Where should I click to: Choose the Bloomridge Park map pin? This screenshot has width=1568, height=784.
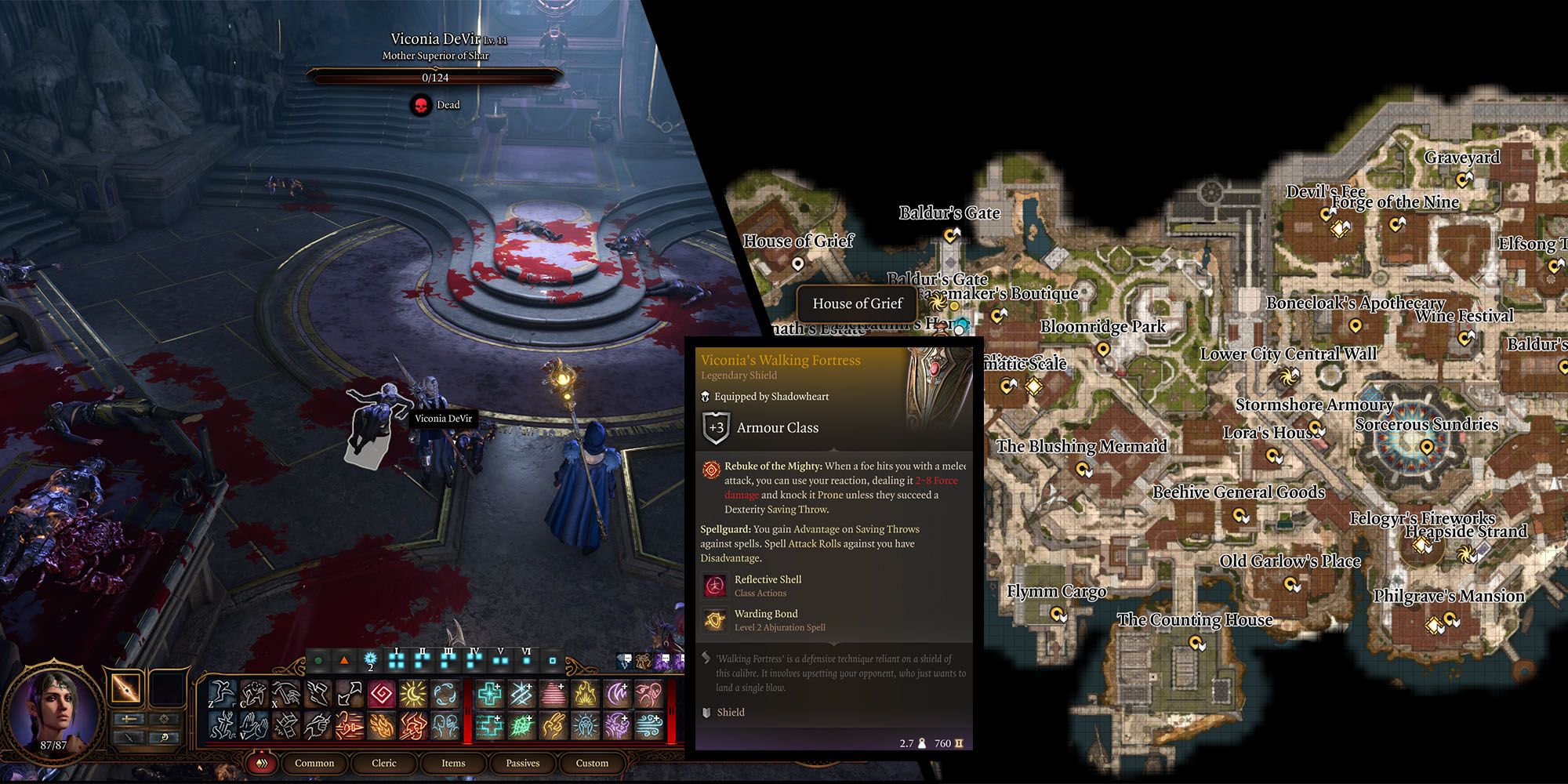(x=1103, y=349)
